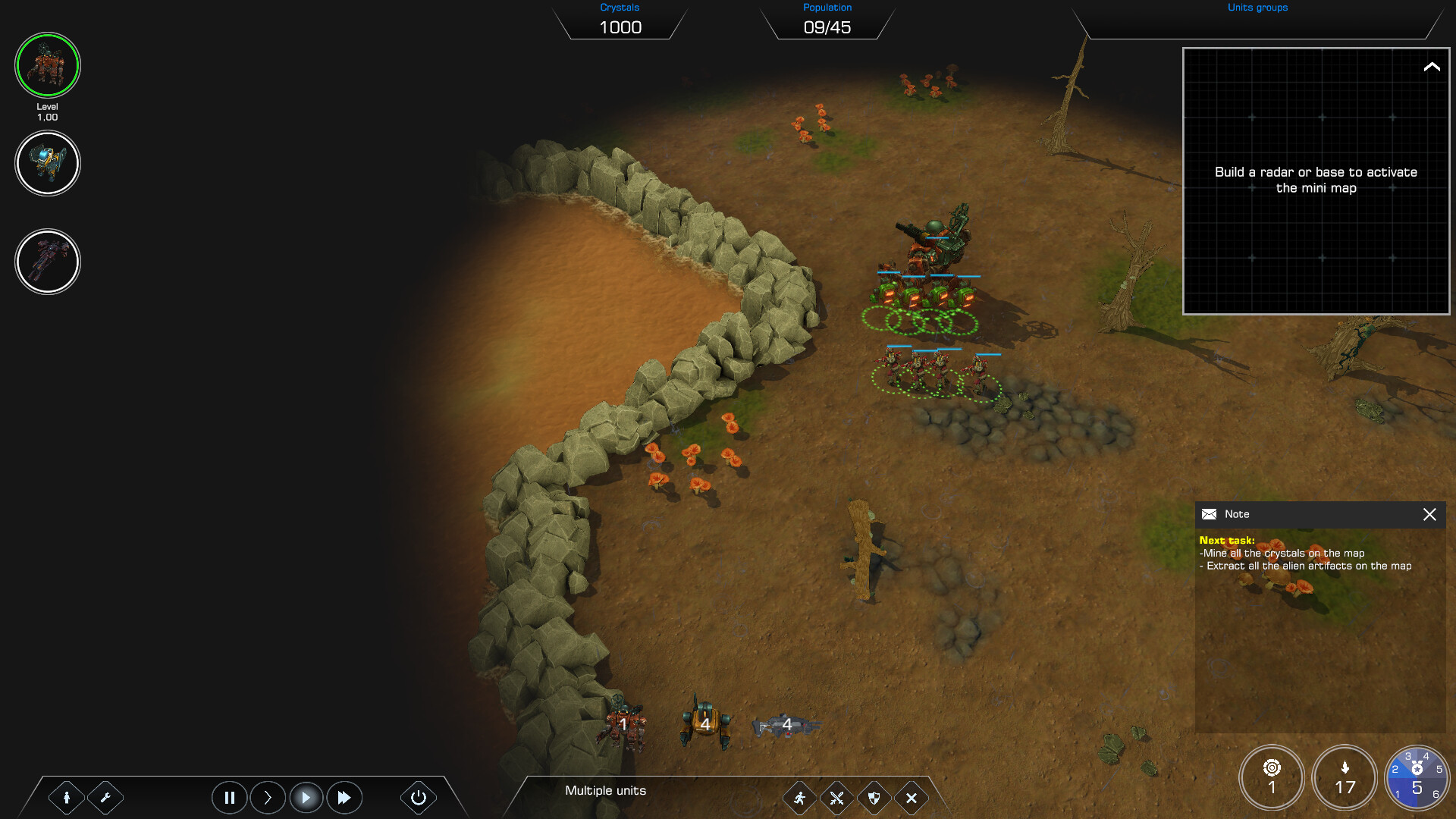Select segment 2 on the speed wheel
Viewport: 1456px width, 819px height.
(x=1397, y=768)
